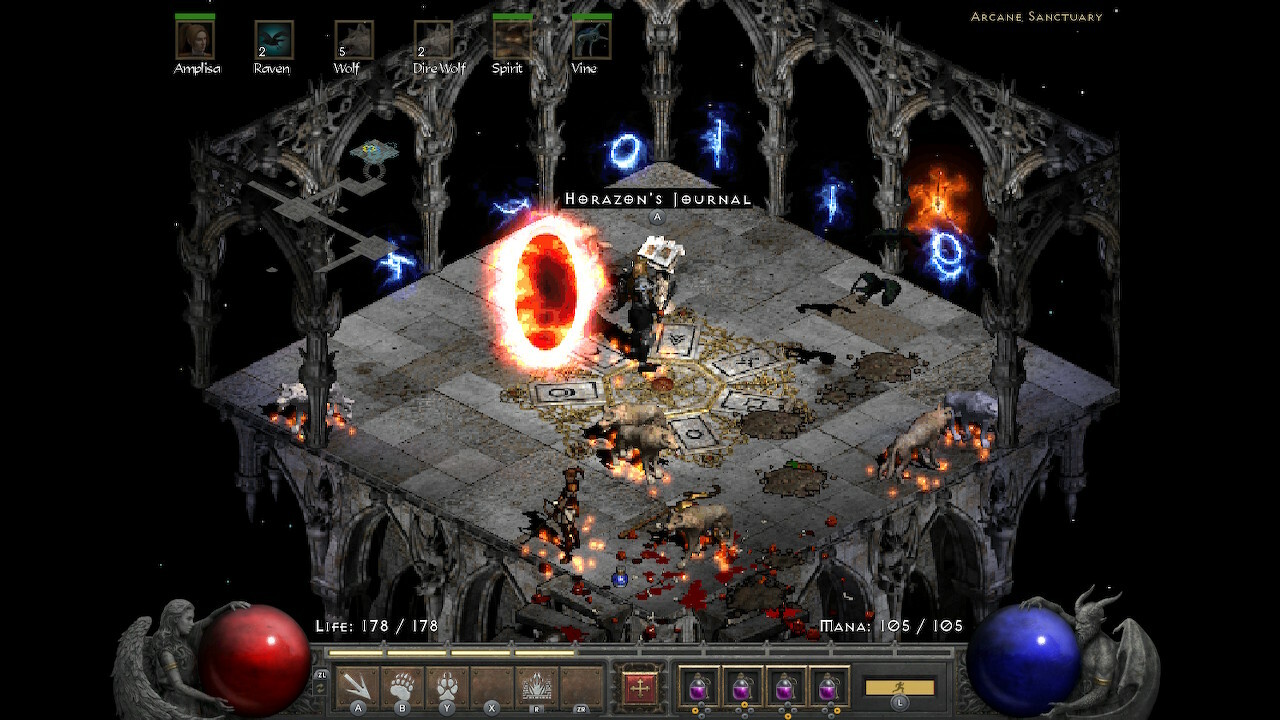Open the red cross button in the action bar
The image size is (1280, 720).
[x=637, y=686]
